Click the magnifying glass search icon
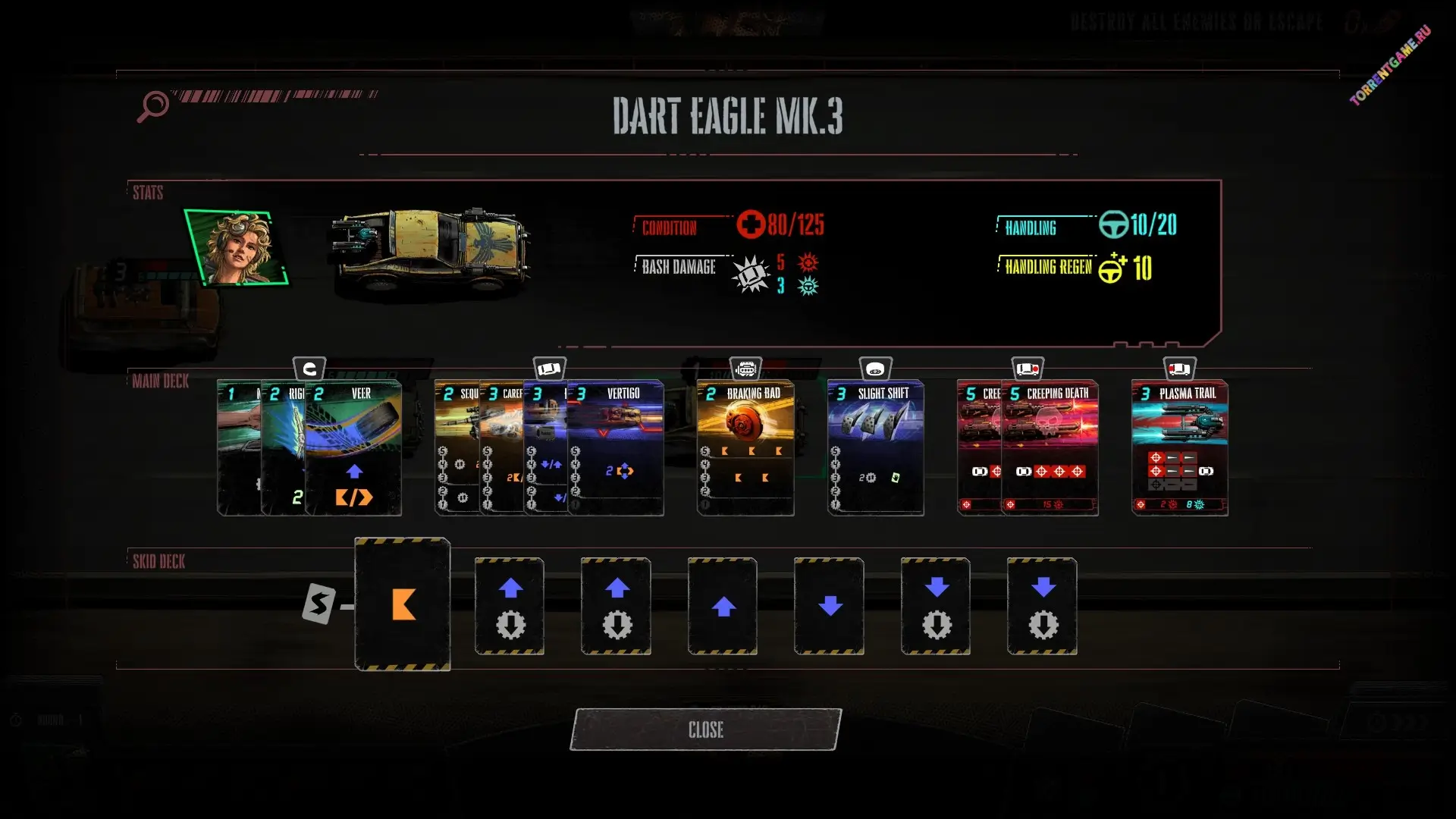1456x819 pixels. (x=152, y=105)
